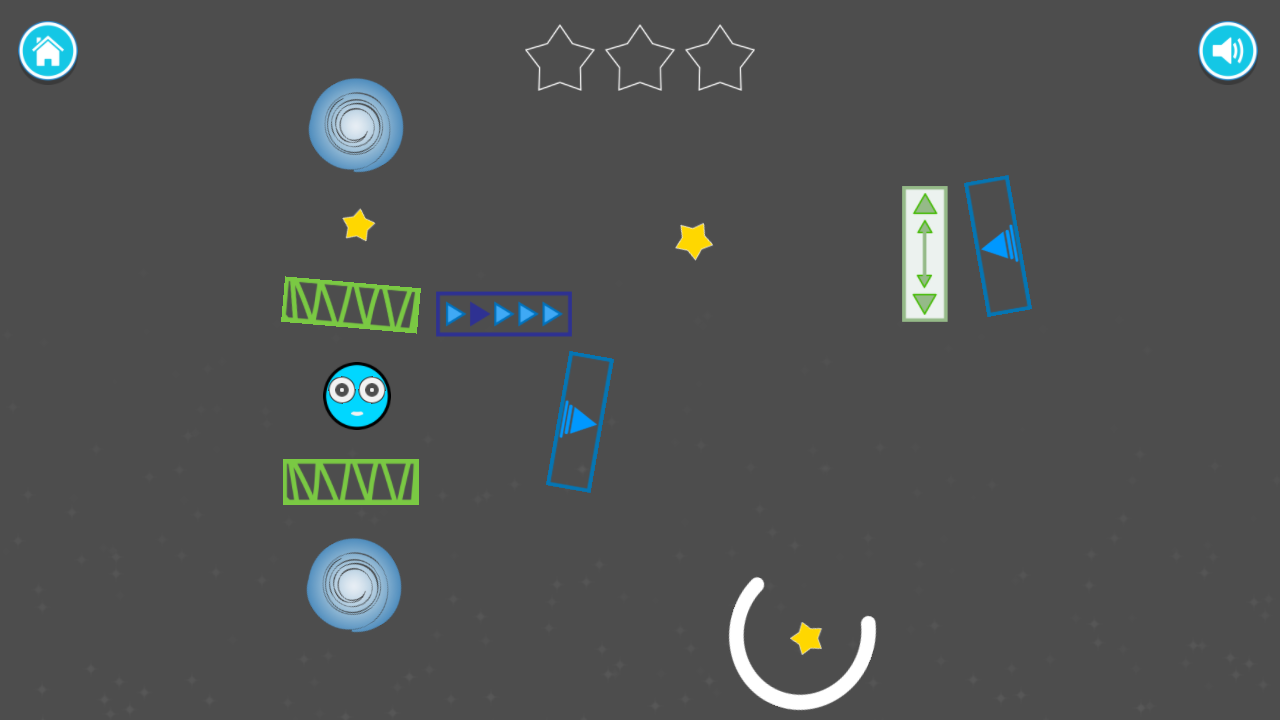Image resolution: width=1280 pixels, height=720 pixels.
Task: Click the horizontal speed boost strip
Action: point(503,314)
